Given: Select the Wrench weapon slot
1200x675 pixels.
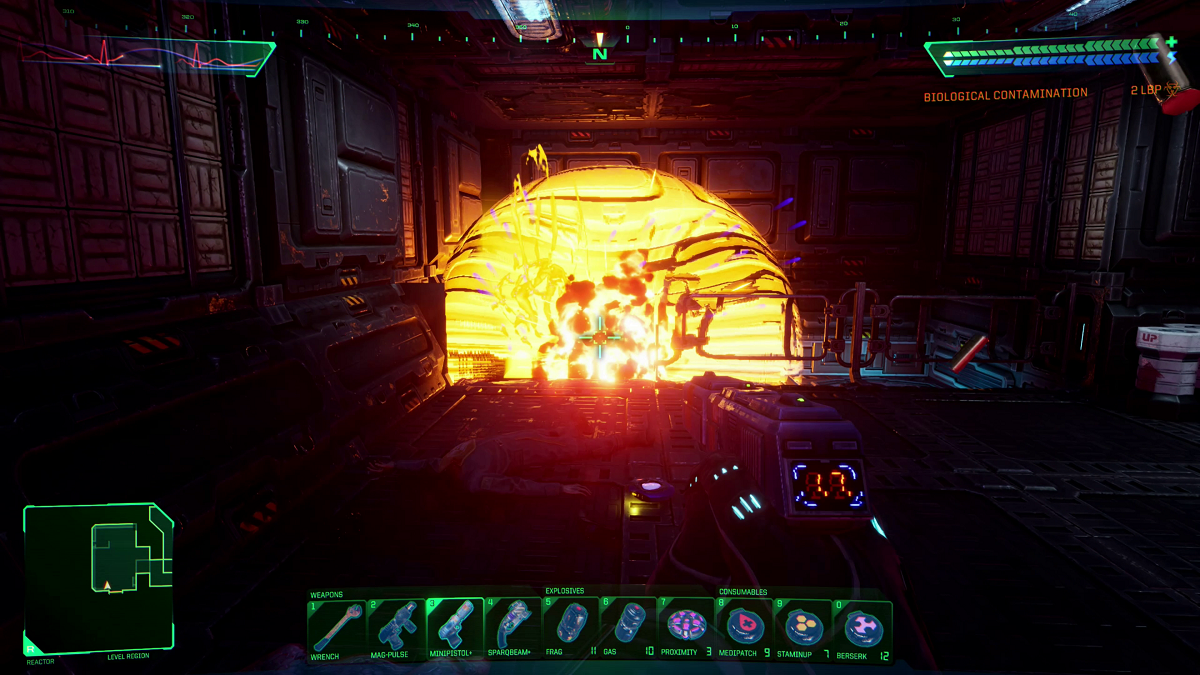Looking at the screenshot, I should click(337, 627).
